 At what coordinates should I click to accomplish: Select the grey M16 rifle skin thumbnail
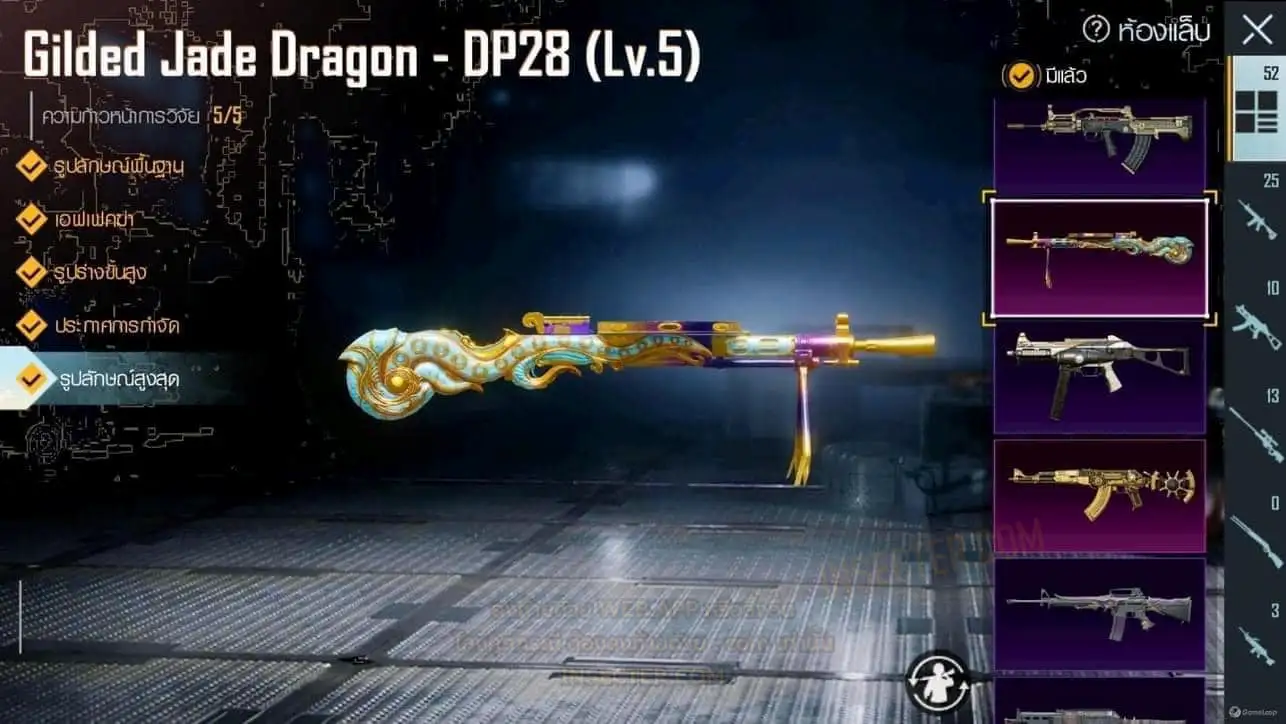1099,613
